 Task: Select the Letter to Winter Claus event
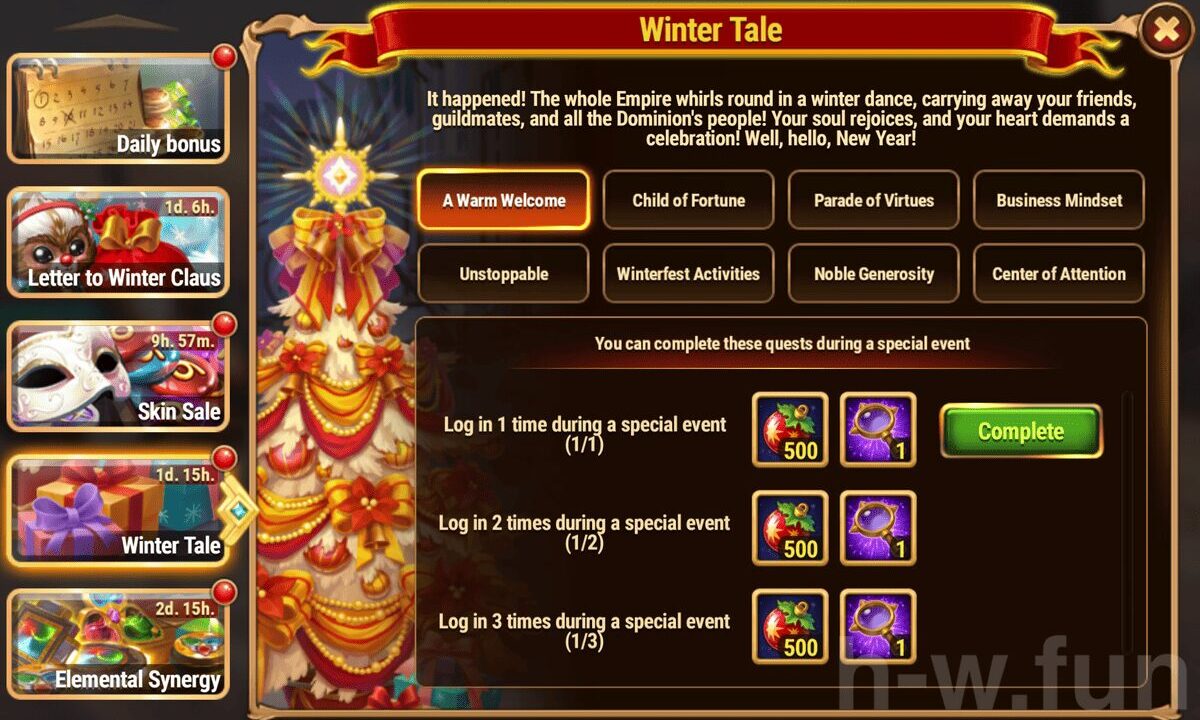[x=119, y=243]
